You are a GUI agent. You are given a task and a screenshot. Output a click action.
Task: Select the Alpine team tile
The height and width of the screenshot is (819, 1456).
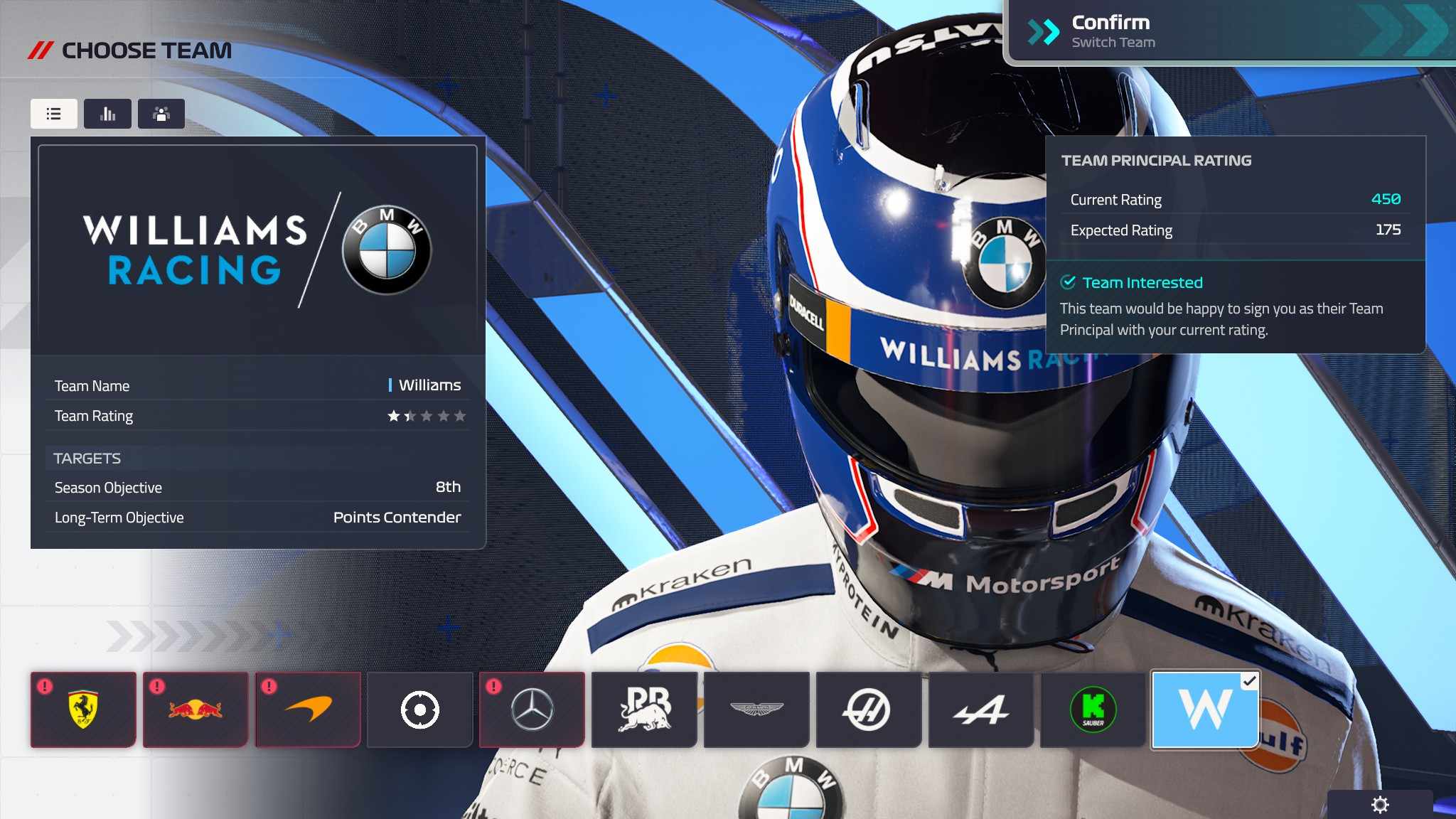point(981,710)
